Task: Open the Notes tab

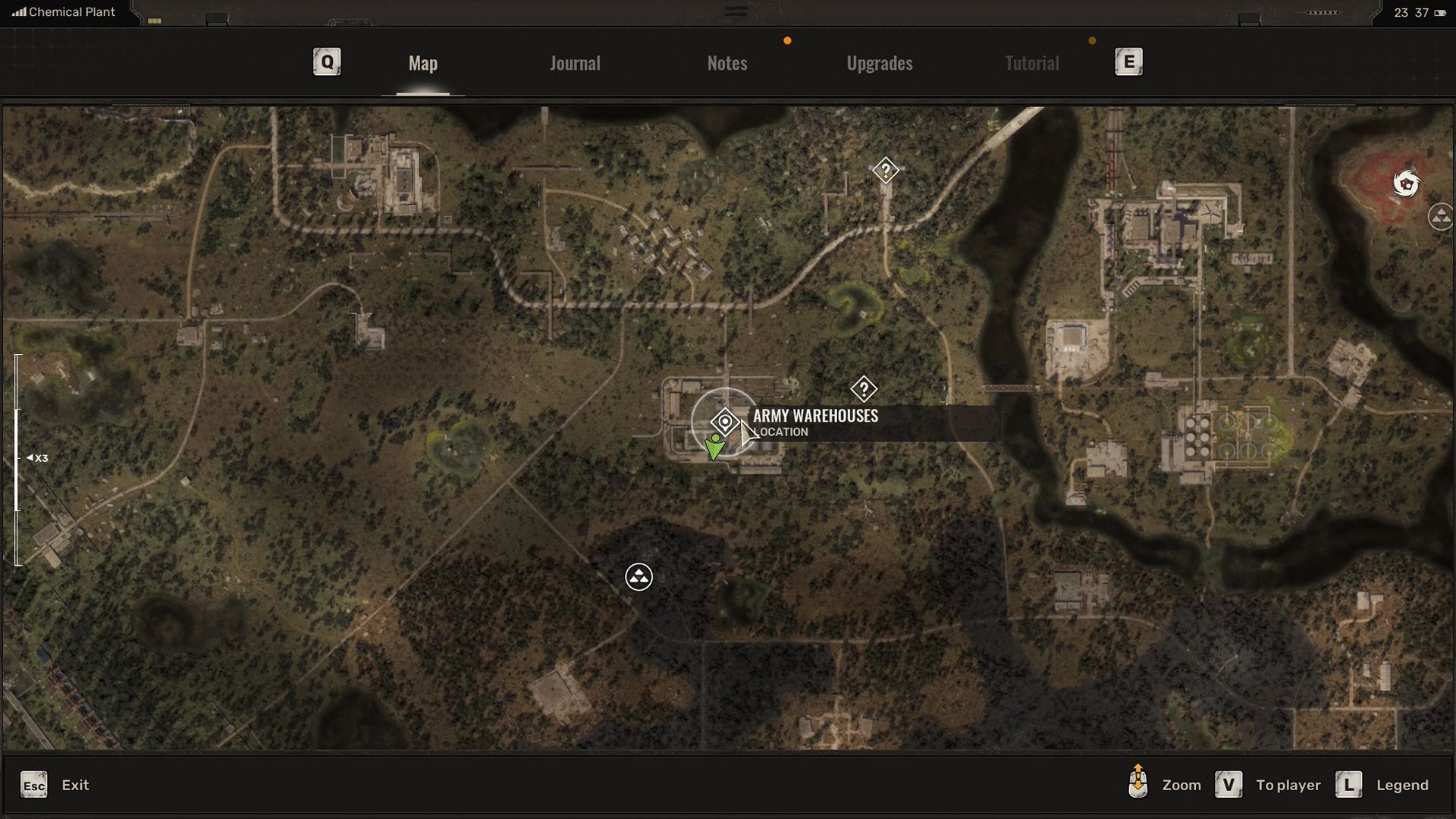Action: (x=726, y=63)
